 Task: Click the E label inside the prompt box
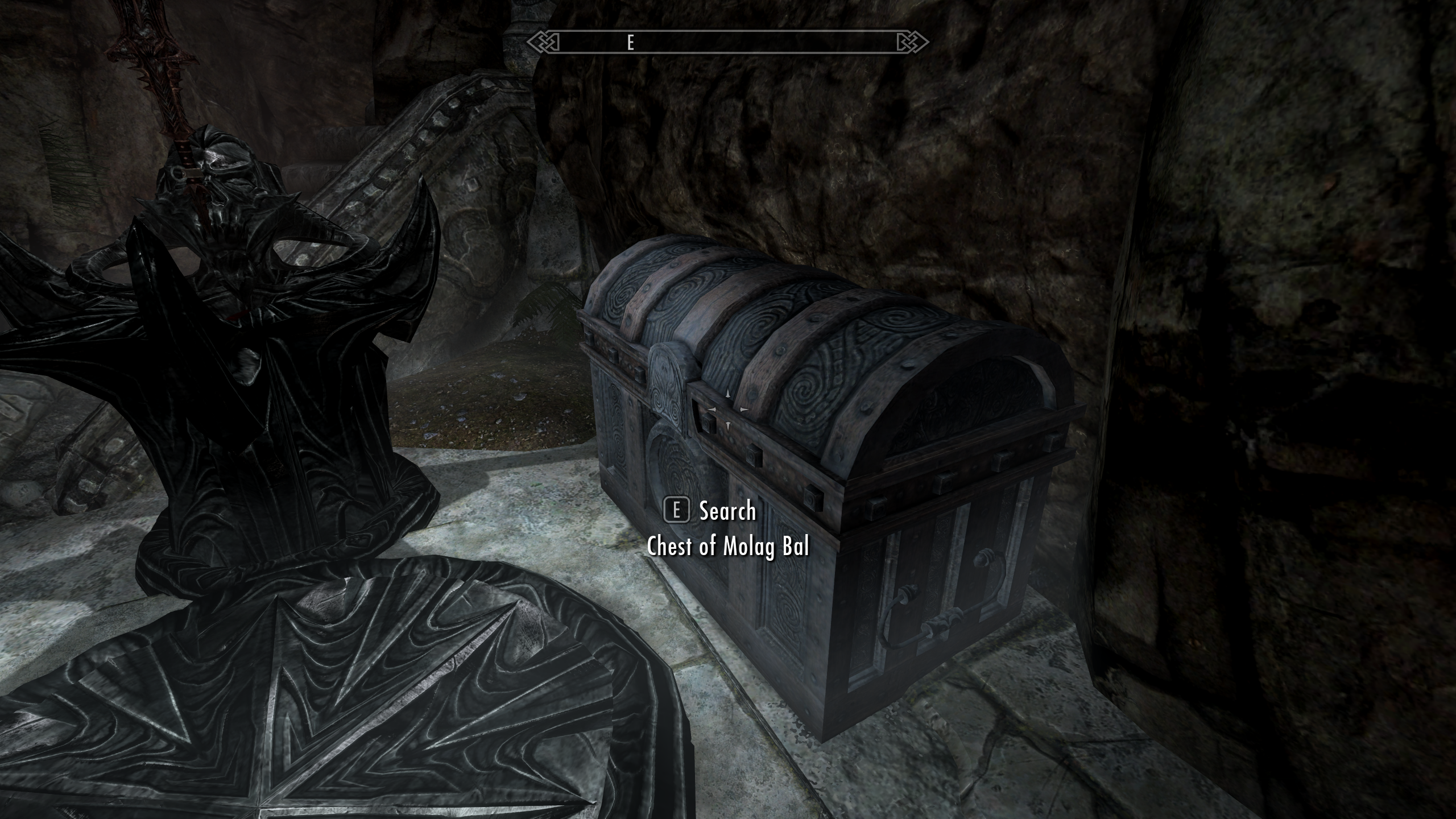(677, 511)
